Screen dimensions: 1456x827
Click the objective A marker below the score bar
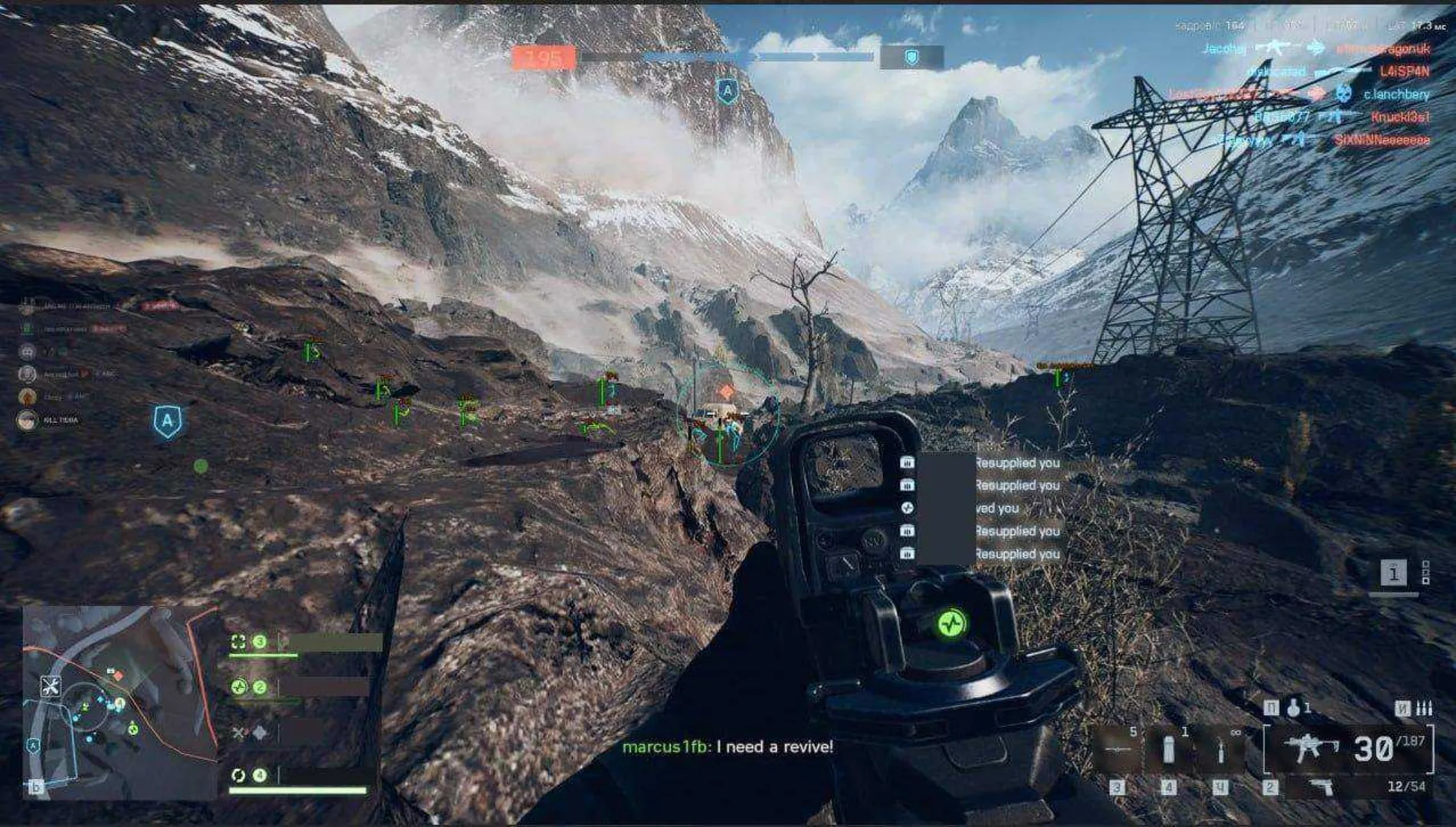(727, 92)
